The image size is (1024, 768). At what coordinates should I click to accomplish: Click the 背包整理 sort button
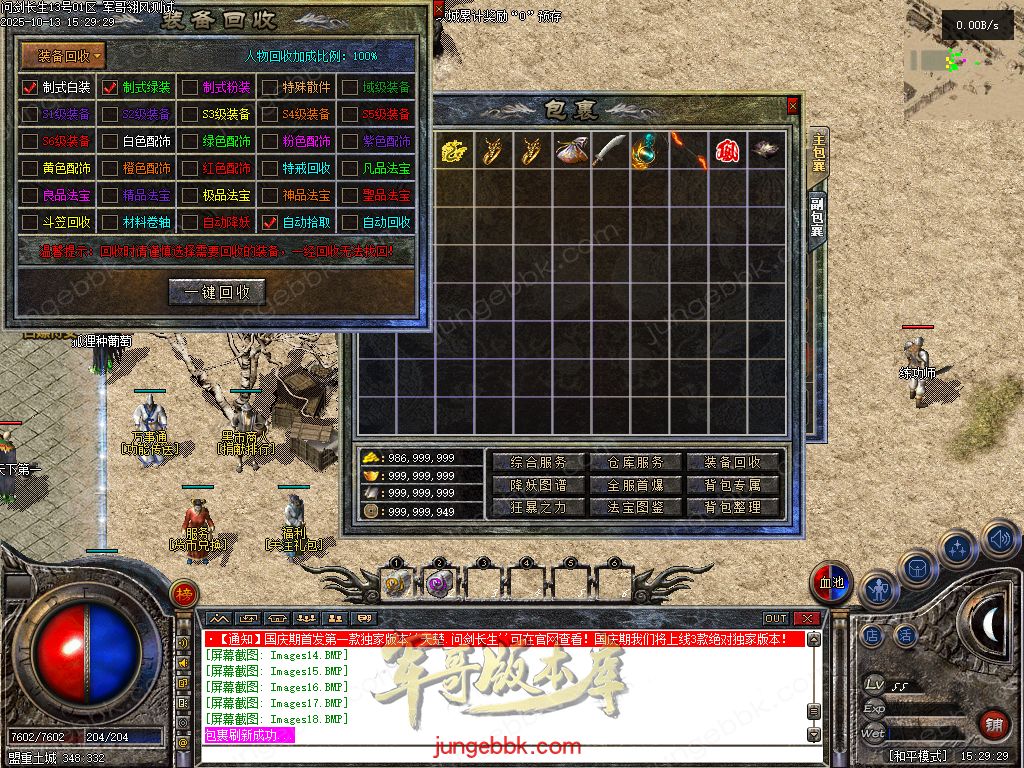tap(733, 507)
